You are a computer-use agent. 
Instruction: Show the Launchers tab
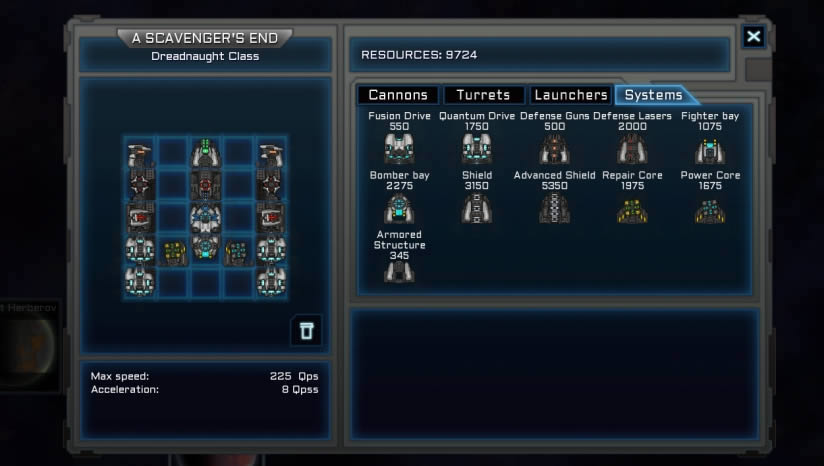tap(570, 95)
